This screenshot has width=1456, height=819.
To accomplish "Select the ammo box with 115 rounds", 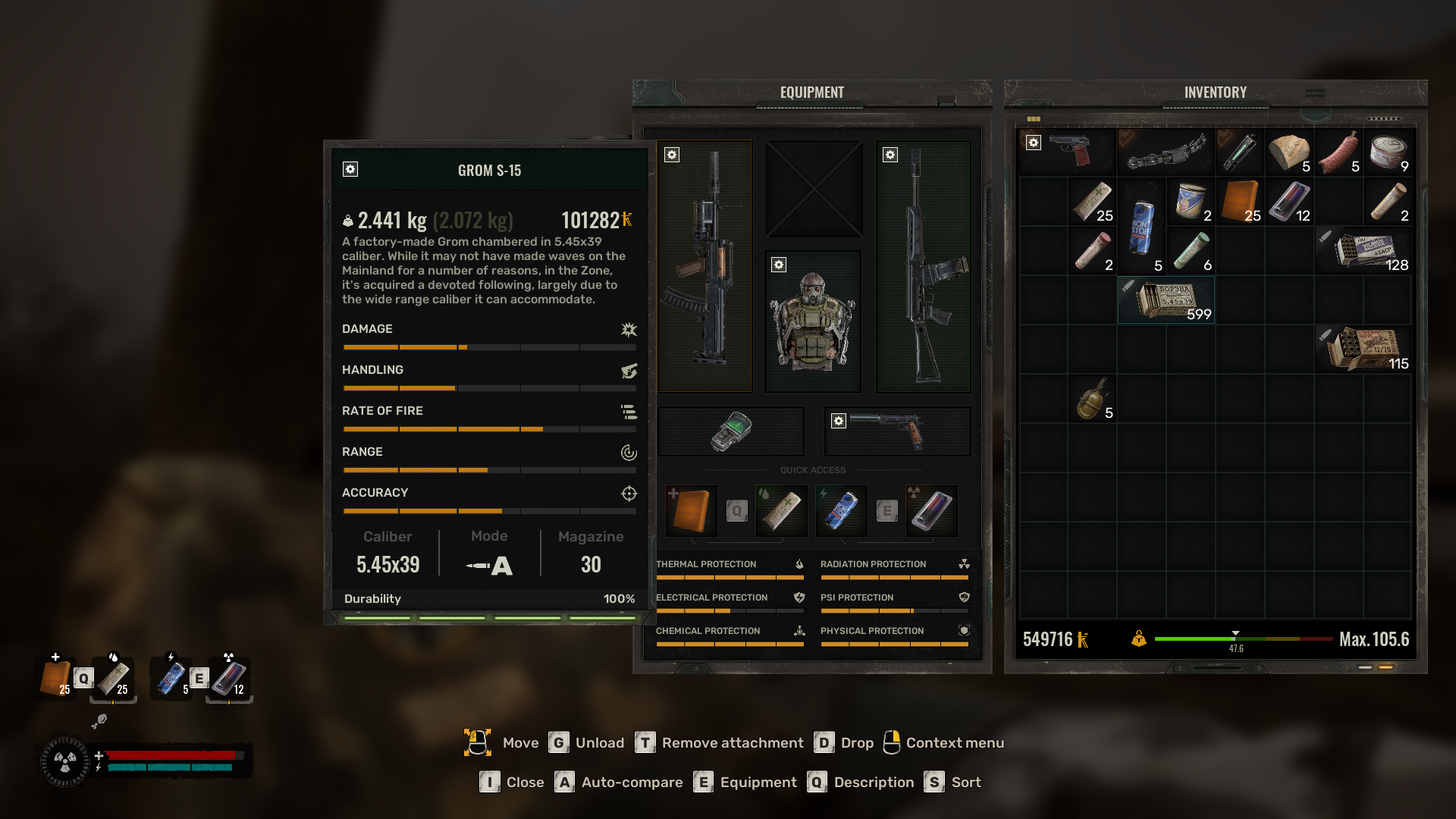I will [x=1364, y=349].
